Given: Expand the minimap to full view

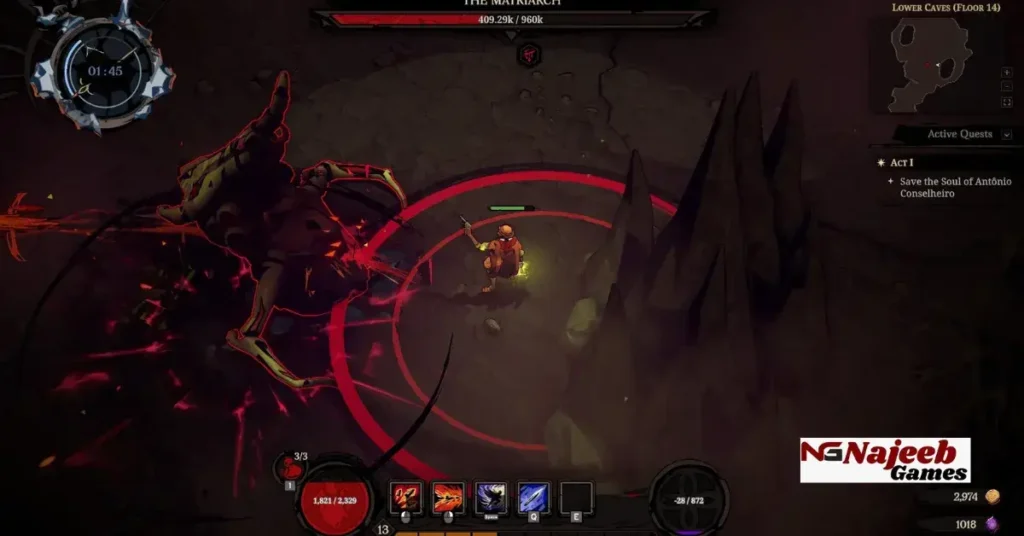Looking at the screenshot, I should pyautogui.click(x=1006, y=102).
